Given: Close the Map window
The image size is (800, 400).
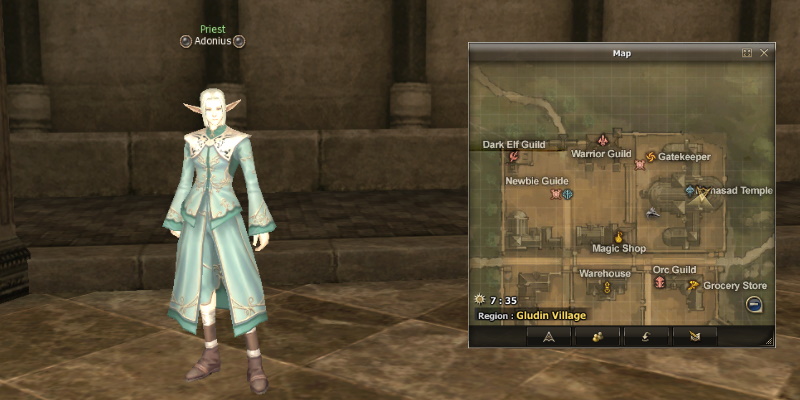Looking at the screenshot, I should pos(764,53).
